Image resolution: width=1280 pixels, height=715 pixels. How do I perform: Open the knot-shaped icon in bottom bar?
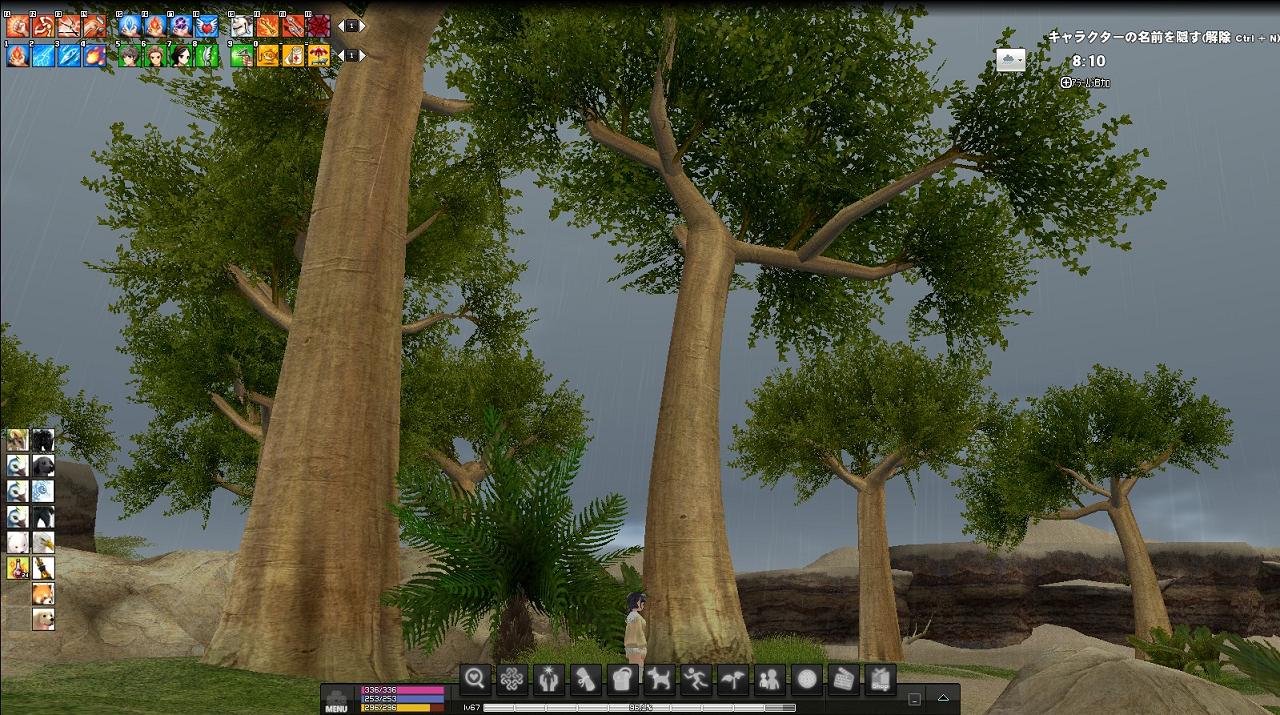(512, 679)
